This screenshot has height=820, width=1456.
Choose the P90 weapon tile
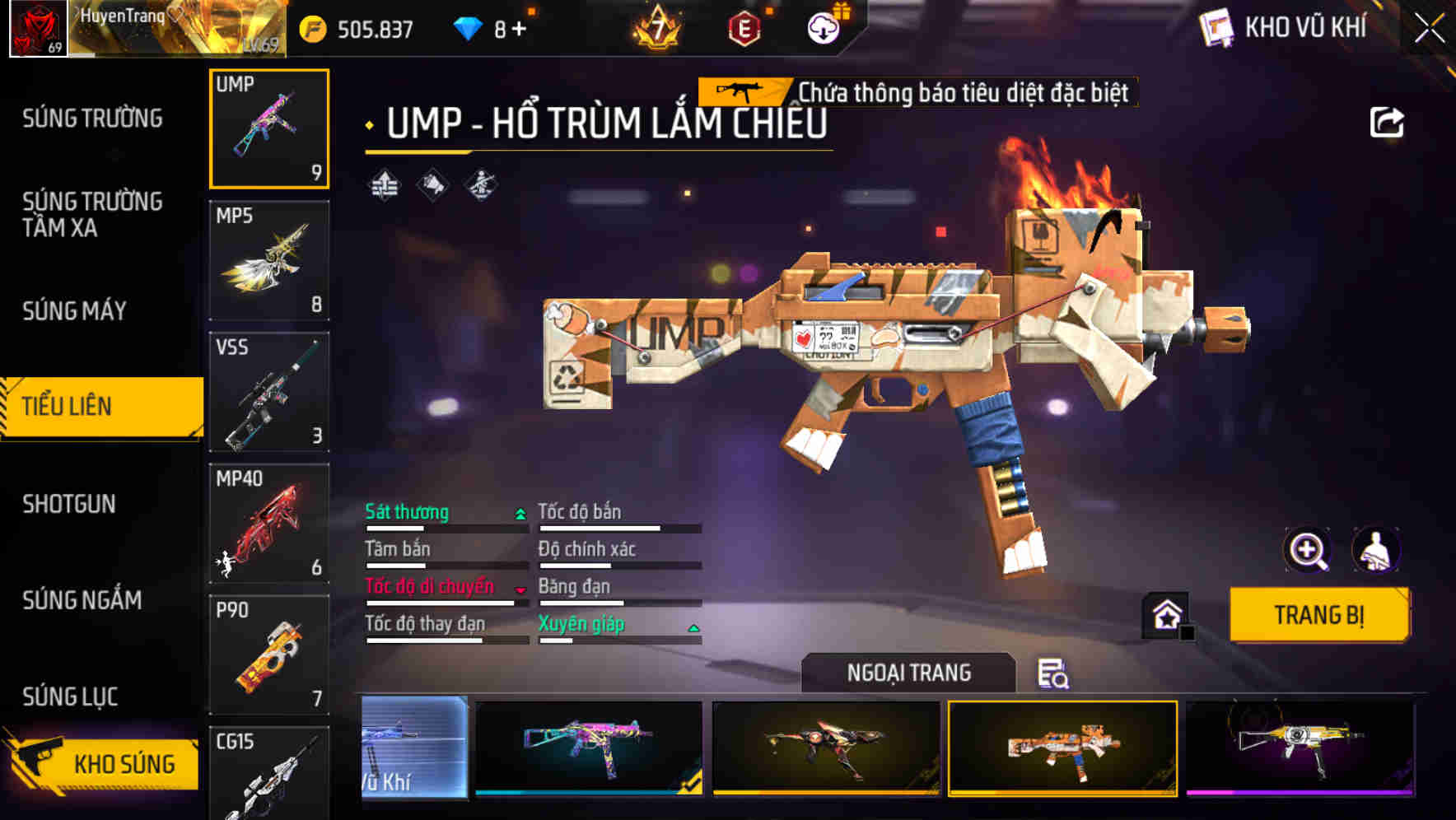tap(269, 655)
